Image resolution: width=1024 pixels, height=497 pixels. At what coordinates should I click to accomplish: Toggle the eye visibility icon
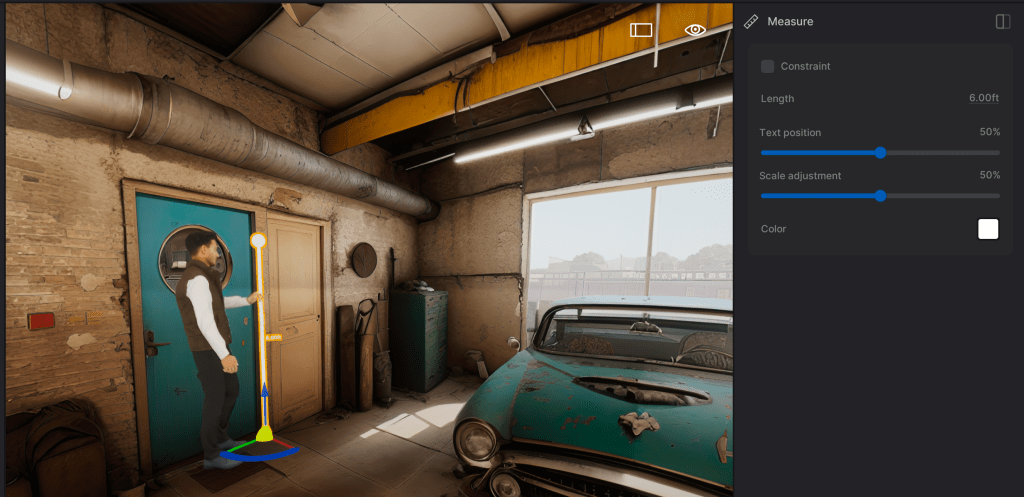[x=695, y=30]
